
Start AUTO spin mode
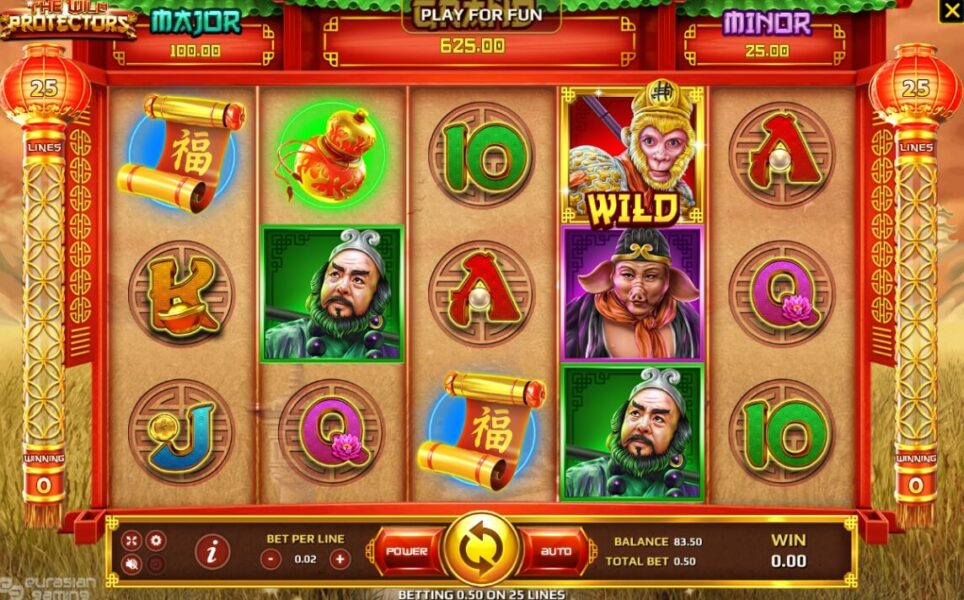pyautogui.click(x=555, y=551)
